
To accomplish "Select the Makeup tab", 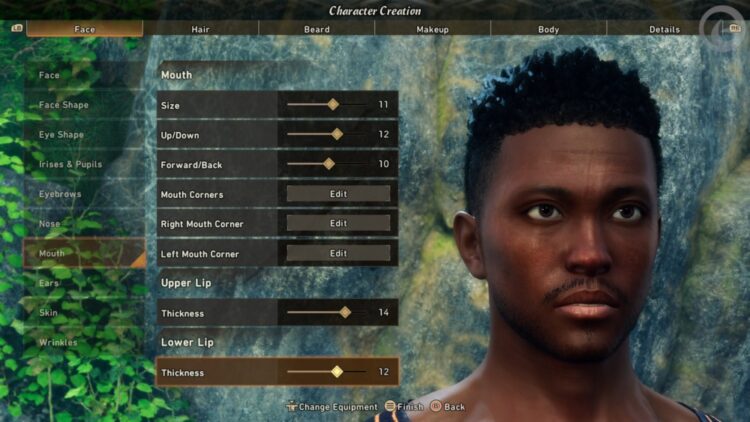I will point(433,29).
